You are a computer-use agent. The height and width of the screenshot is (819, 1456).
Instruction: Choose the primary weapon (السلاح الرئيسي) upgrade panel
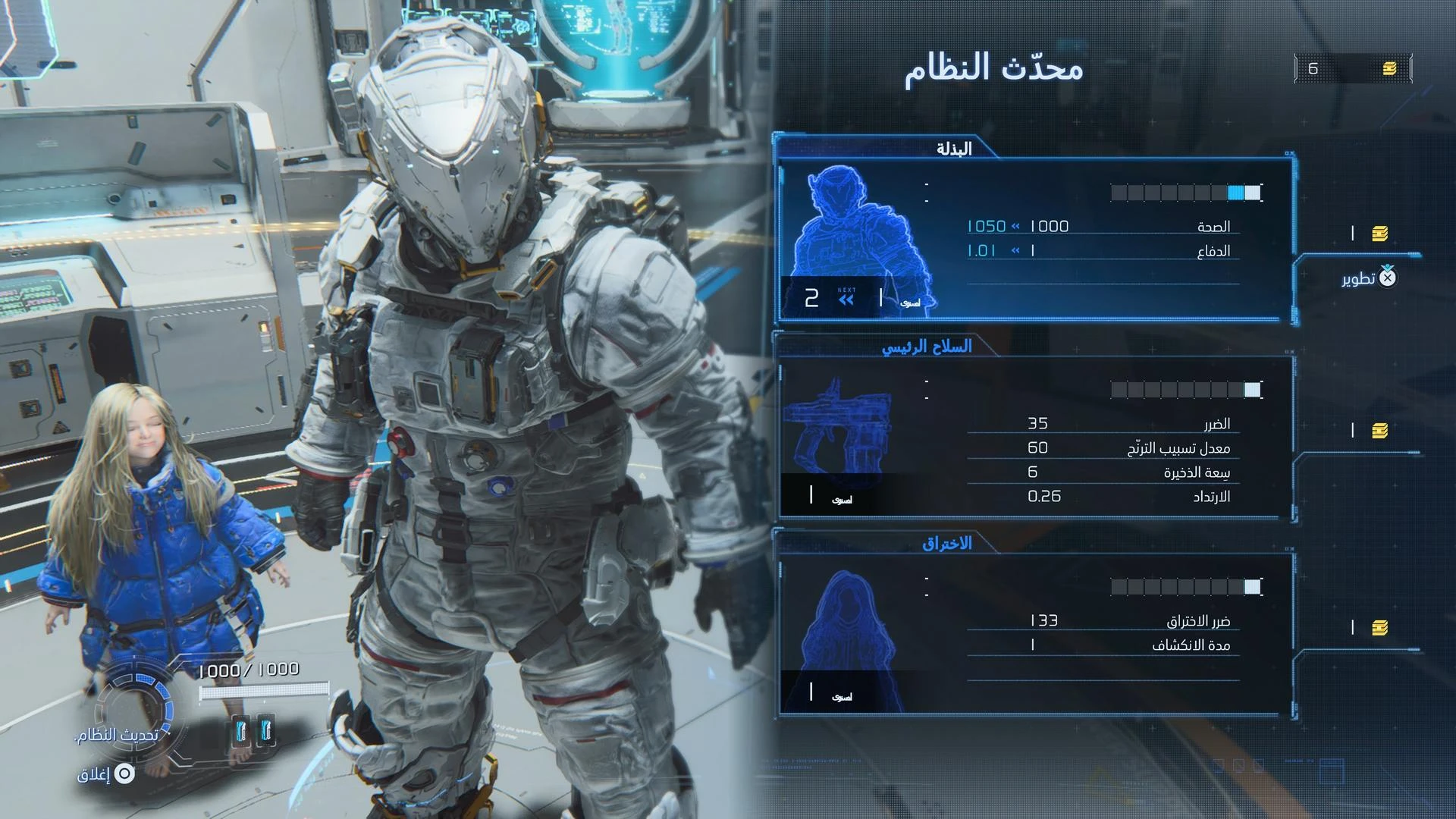click(x=1035, y=438)
